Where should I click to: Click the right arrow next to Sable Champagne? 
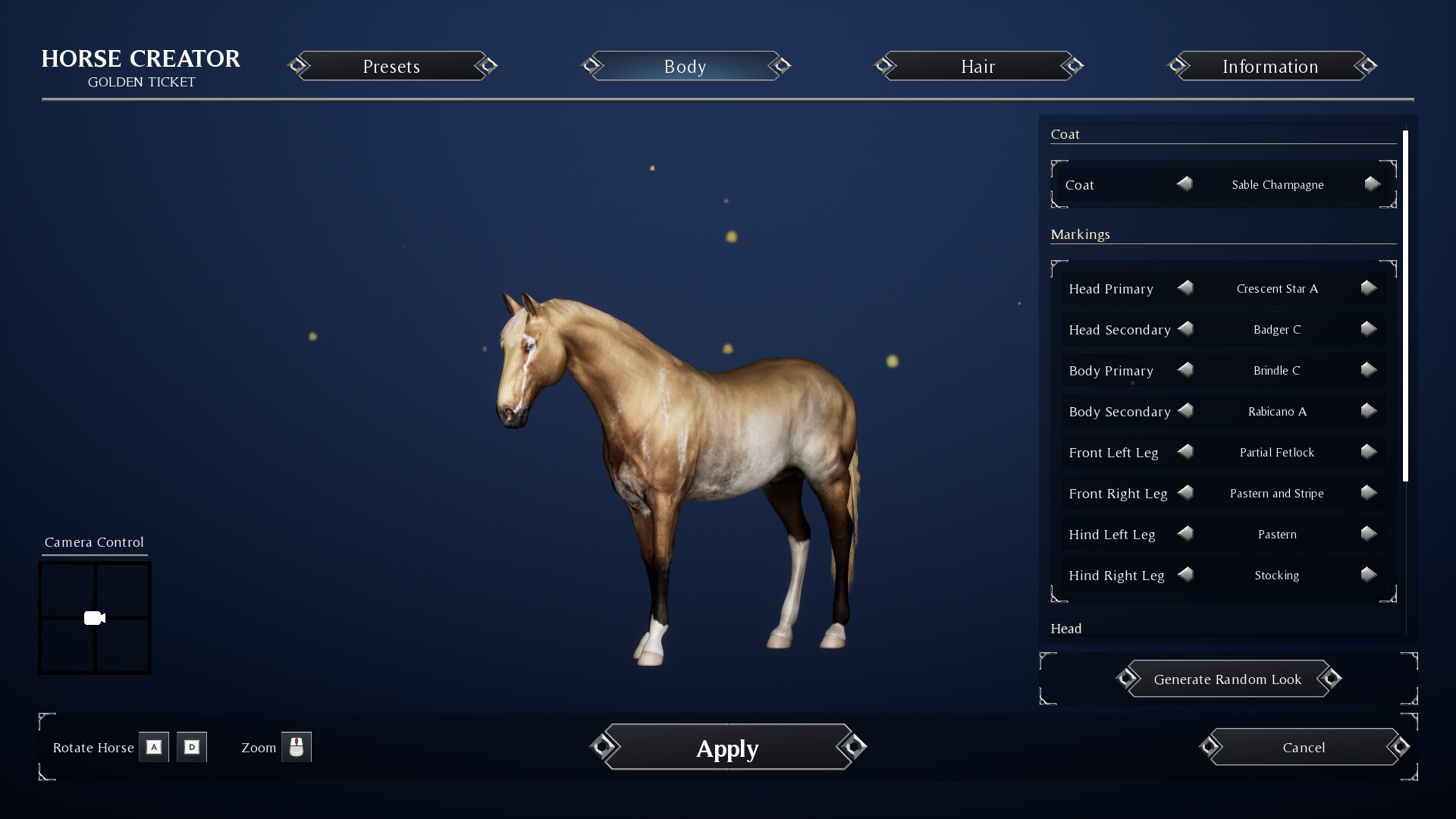[1371, 184]
